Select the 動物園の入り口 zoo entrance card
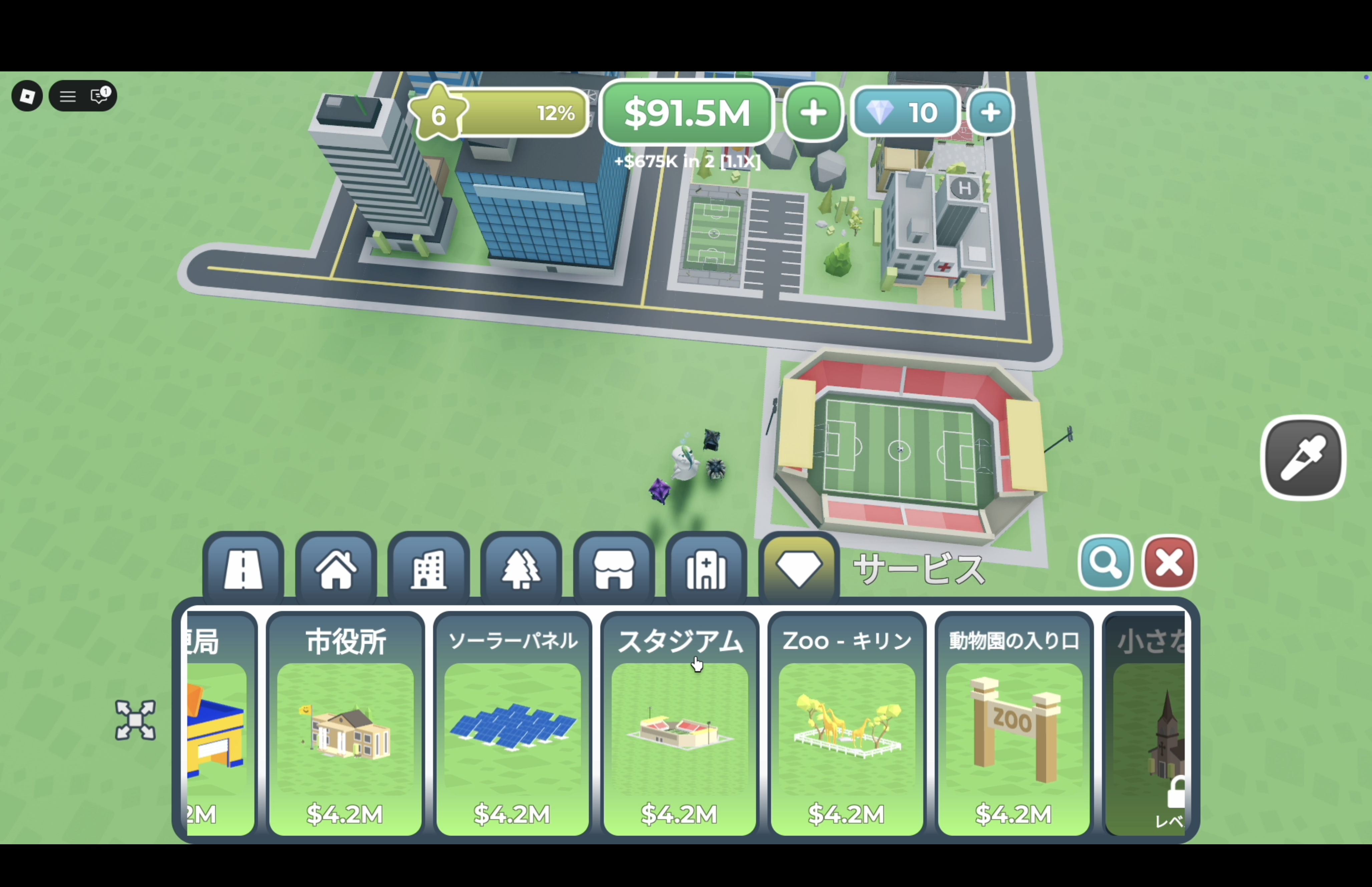 (x=1014, y=724)
